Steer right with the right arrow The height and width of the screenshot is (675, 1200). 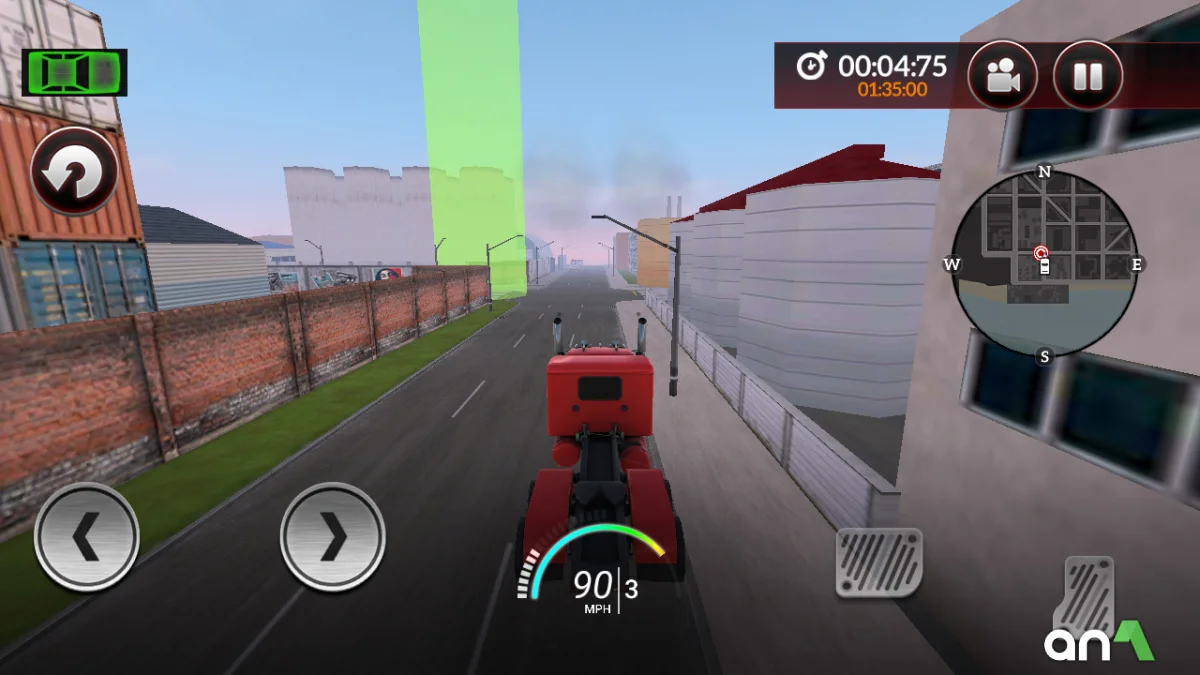[x=332, y=537]
